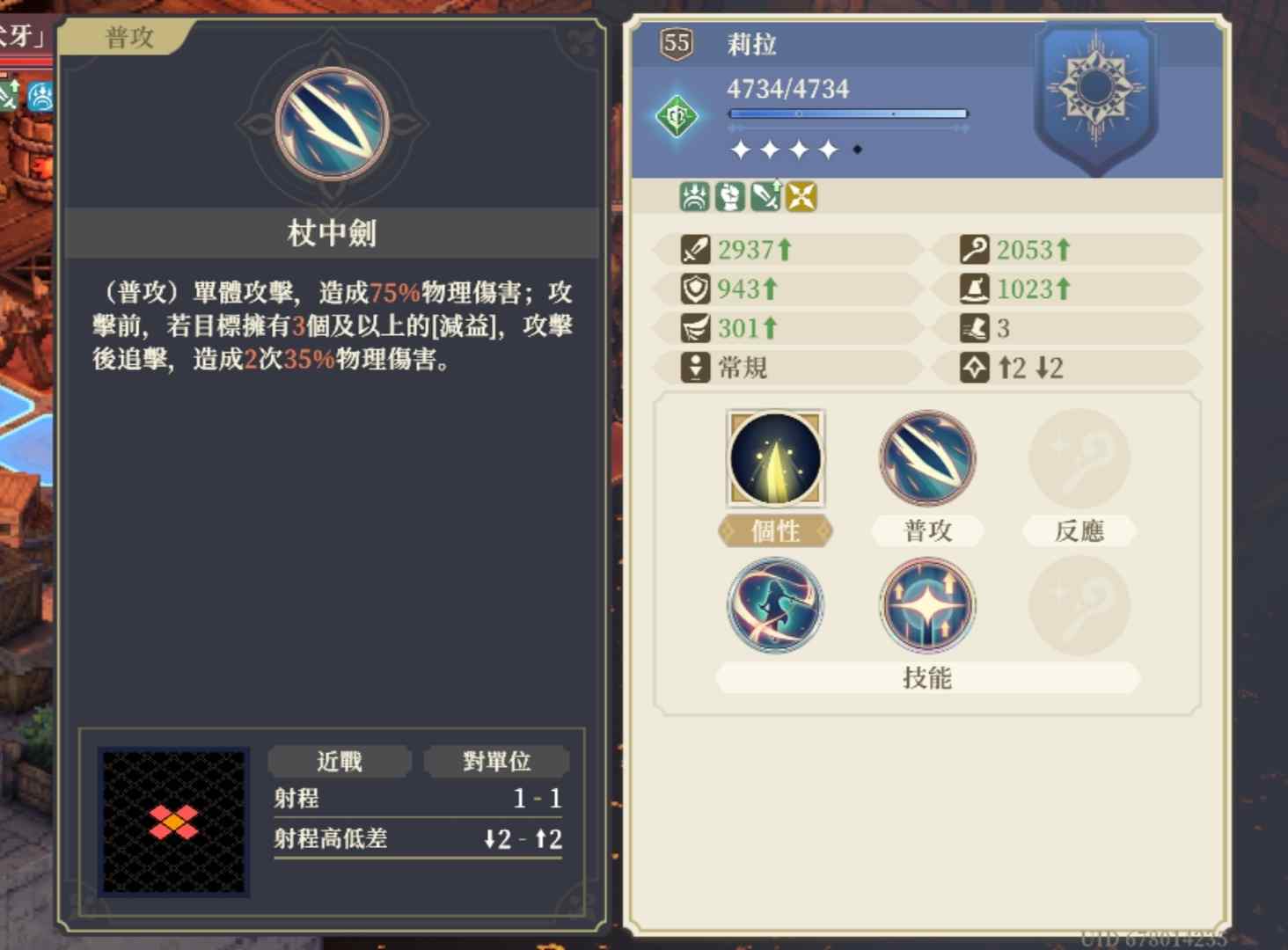Click the sword attack stat icon
The height and width of the screenshot is (950, 1288).
coord(692,250)
